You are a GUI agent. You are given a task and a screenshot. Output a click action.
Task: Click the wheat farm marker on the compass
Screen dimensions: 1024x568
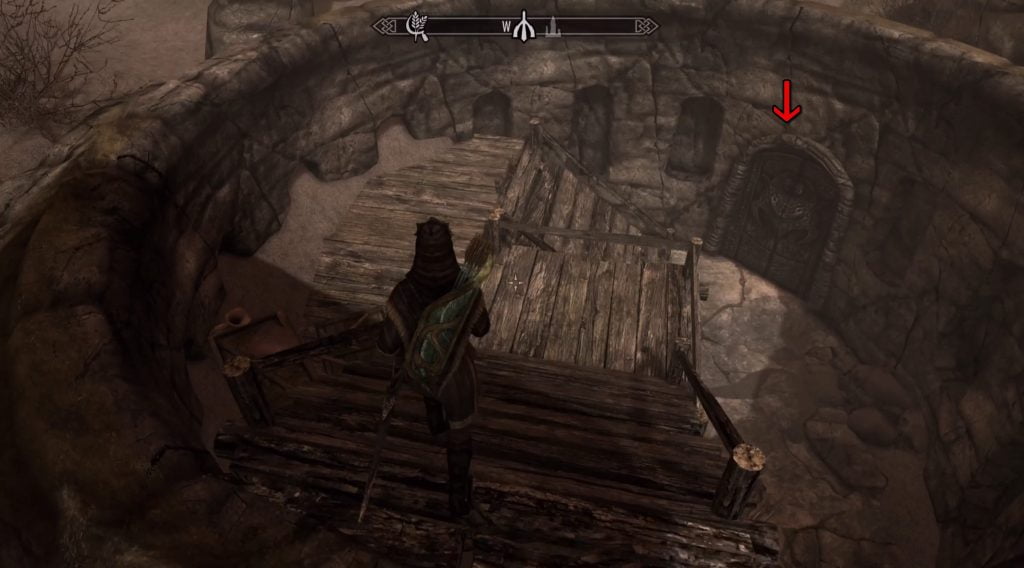[417, 27]
